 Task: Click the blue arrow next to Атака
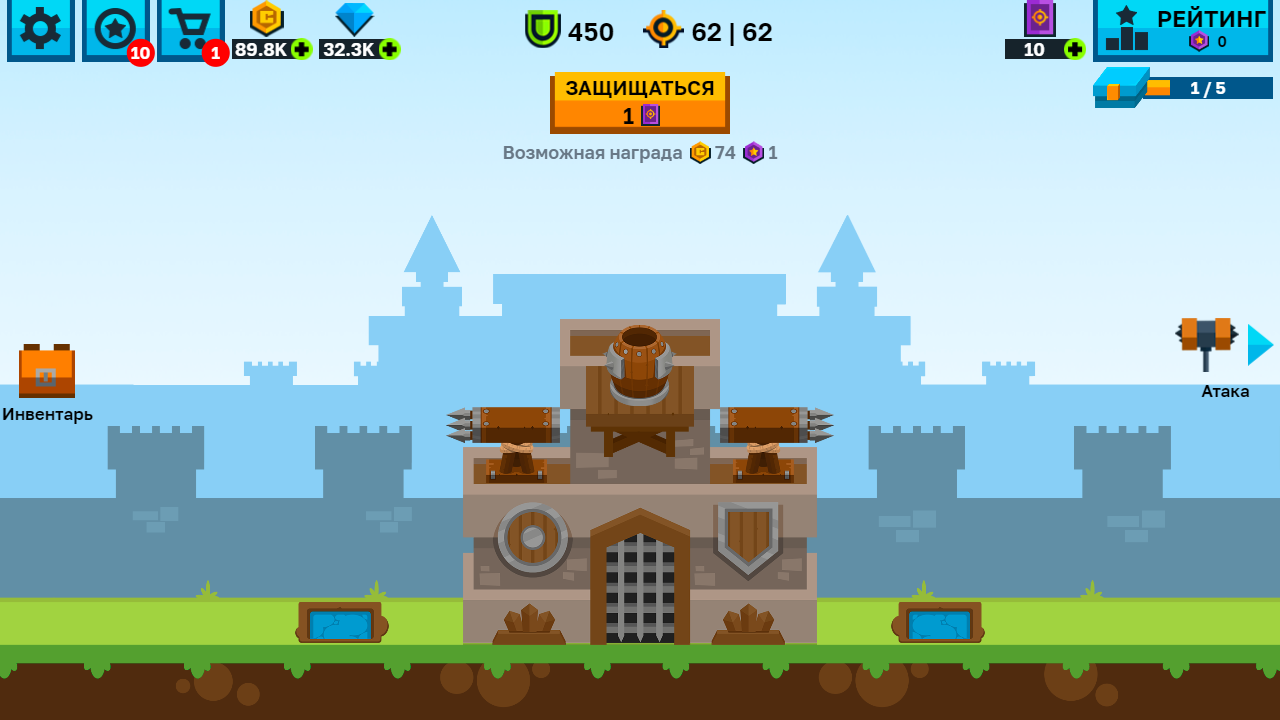[x=1258, y=345]
